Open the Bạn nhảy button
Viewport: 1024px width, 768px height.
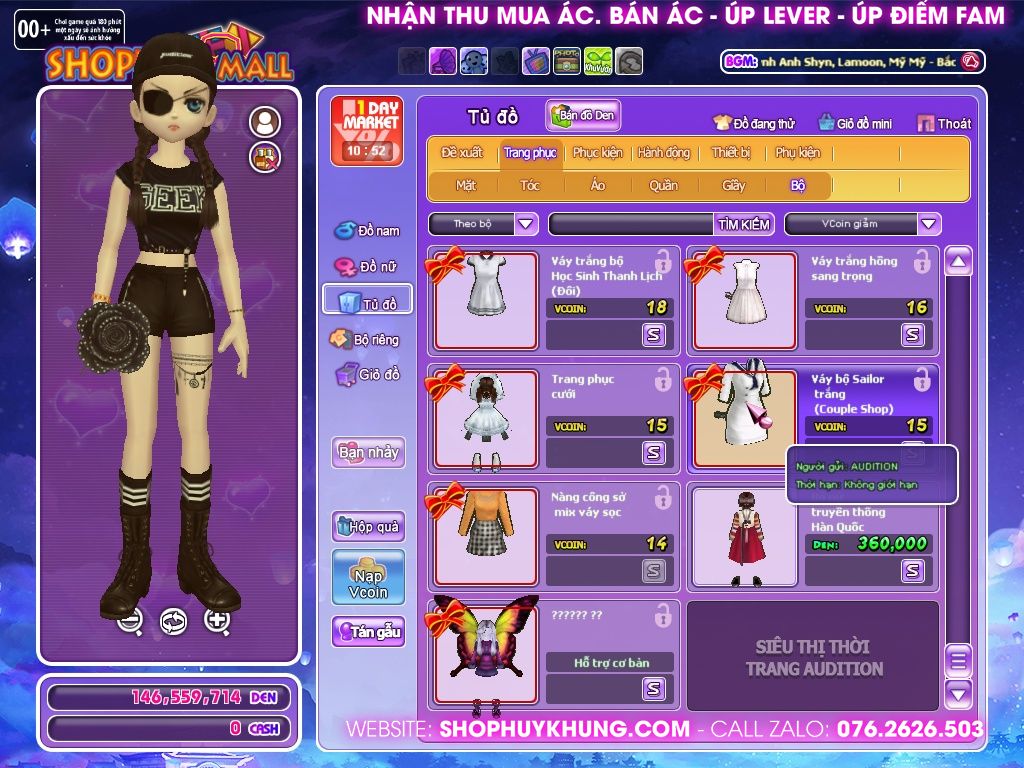tap(368, 452)
